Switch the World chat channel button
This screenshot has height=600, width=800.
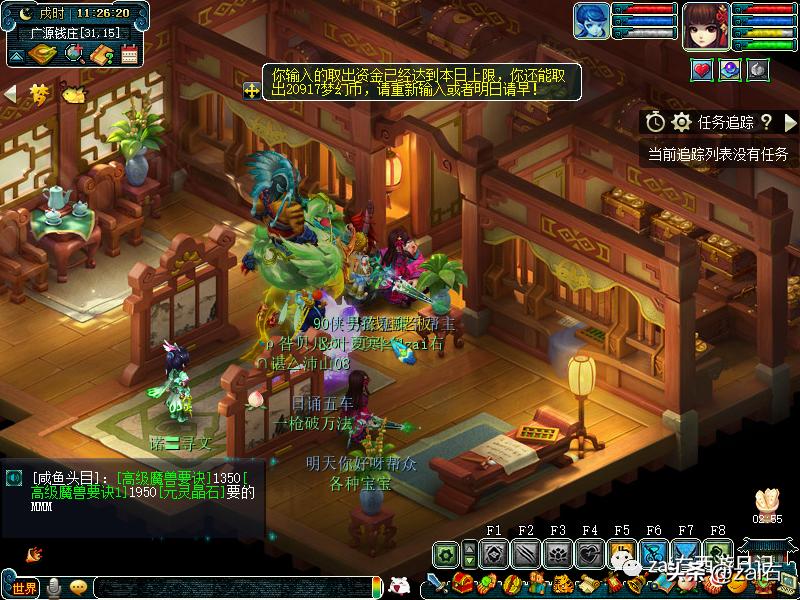[24, 587]
